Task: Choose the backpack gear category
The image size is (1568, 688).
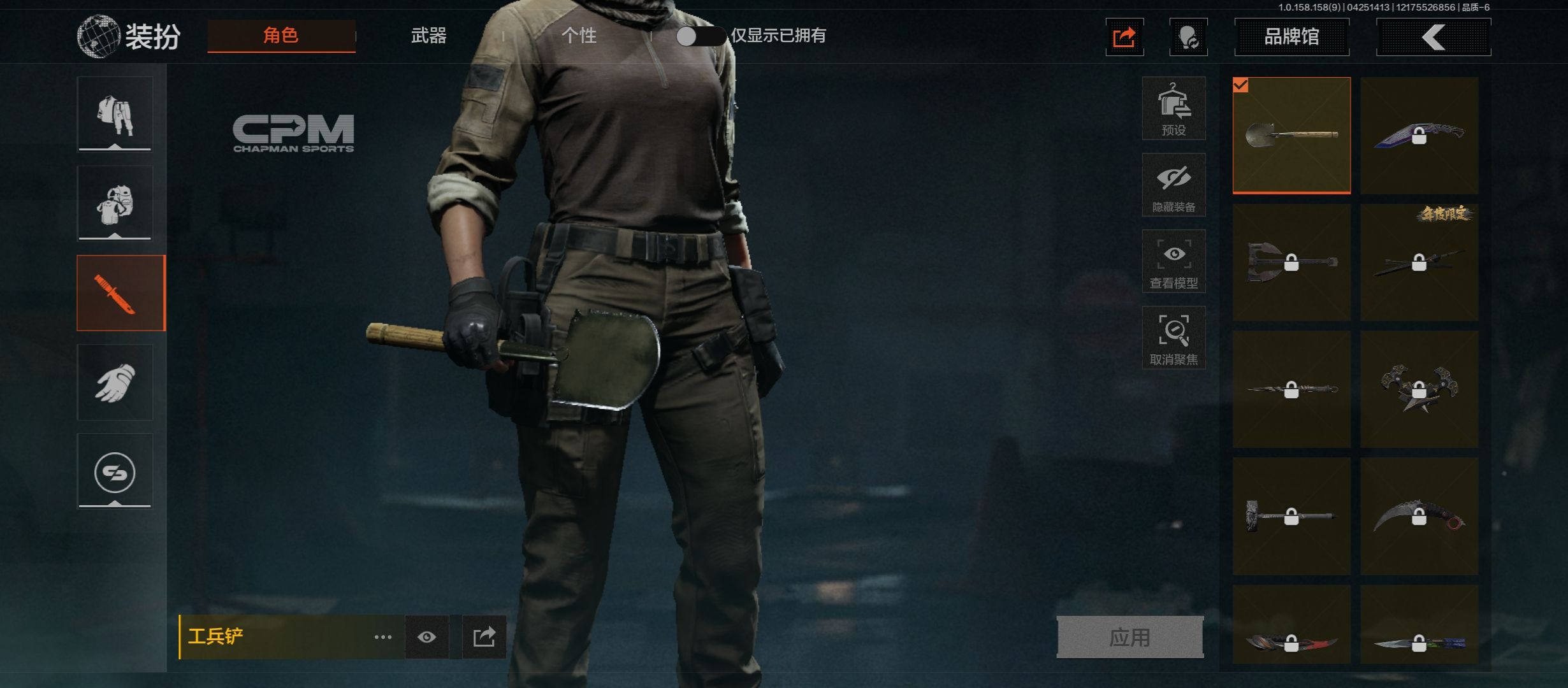Action: [x=115, y=204]
